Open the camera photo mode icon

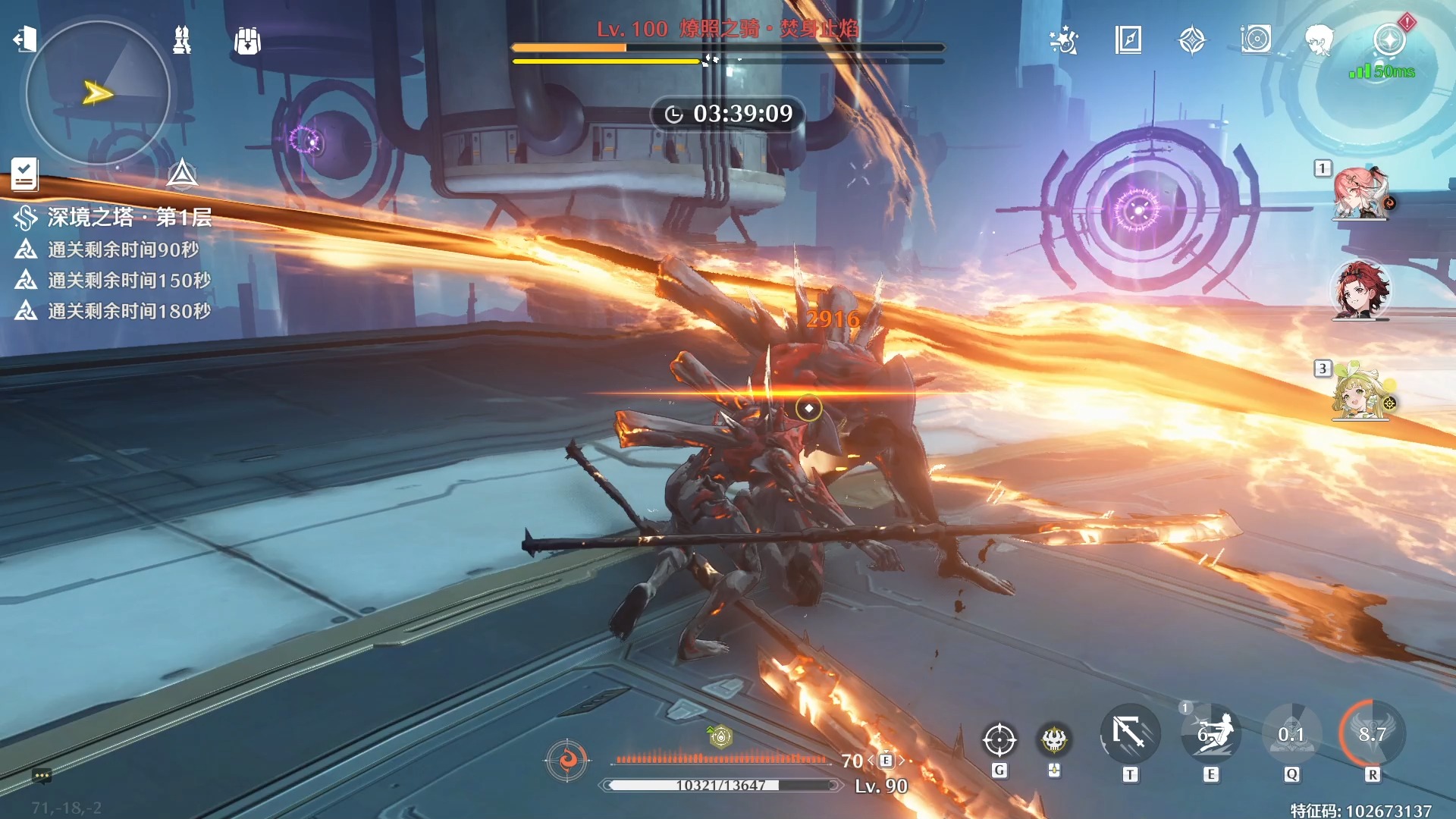[x=1256, y=39]
